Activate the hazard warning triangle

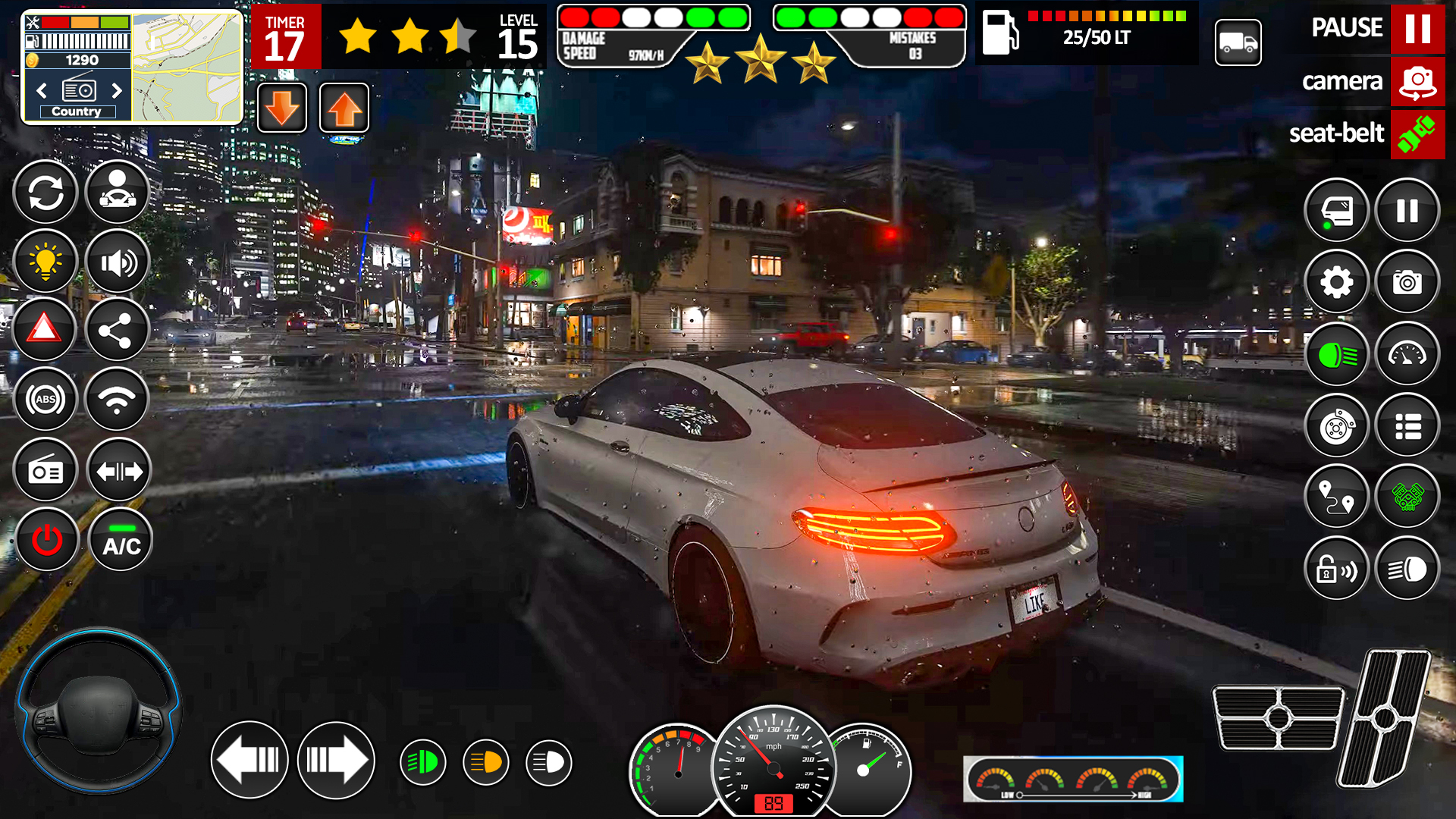pyautogui.click(x=45, y=330)
